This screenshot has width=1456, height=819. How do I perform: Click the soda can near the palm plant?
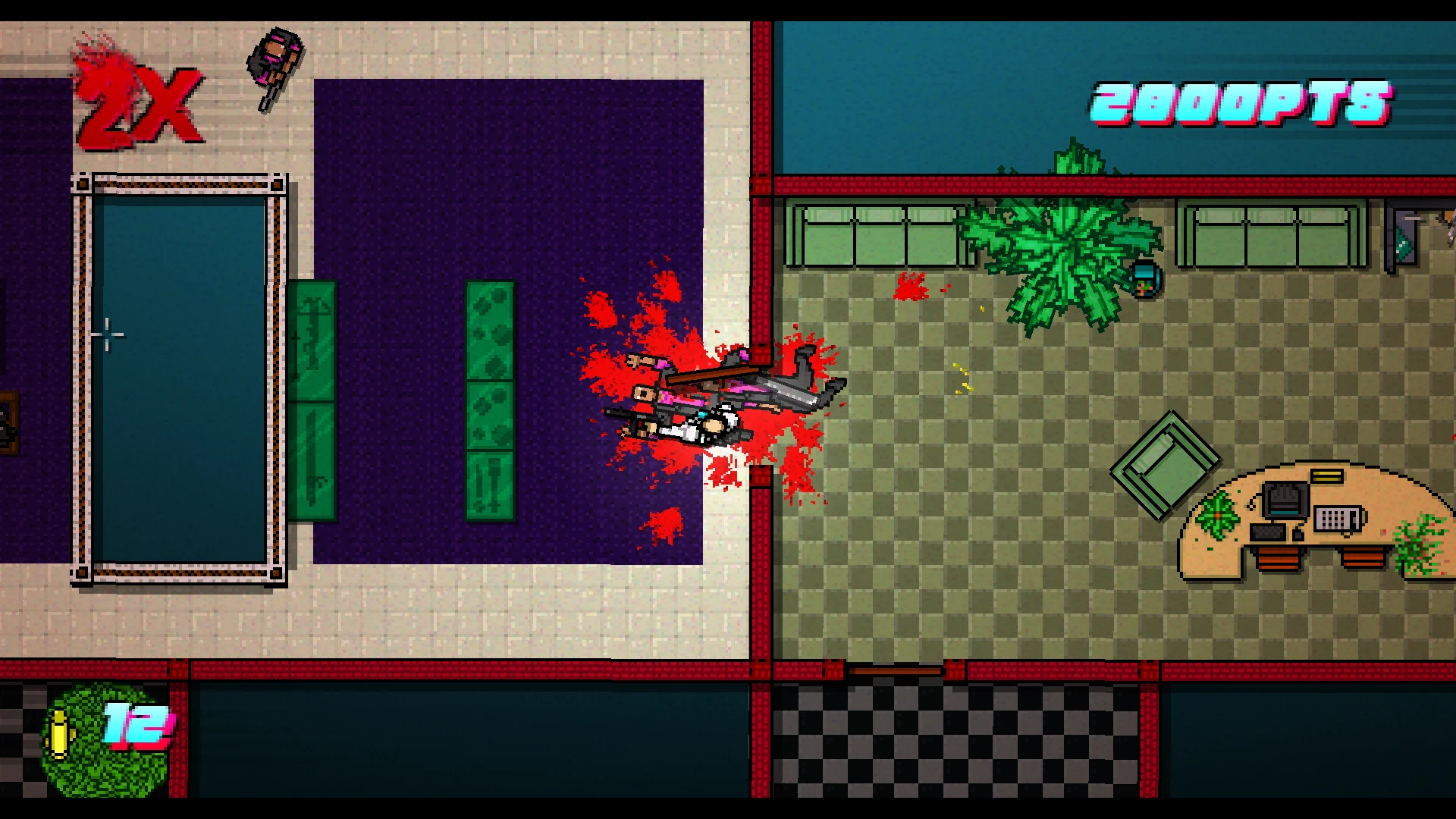[1144, 279]
